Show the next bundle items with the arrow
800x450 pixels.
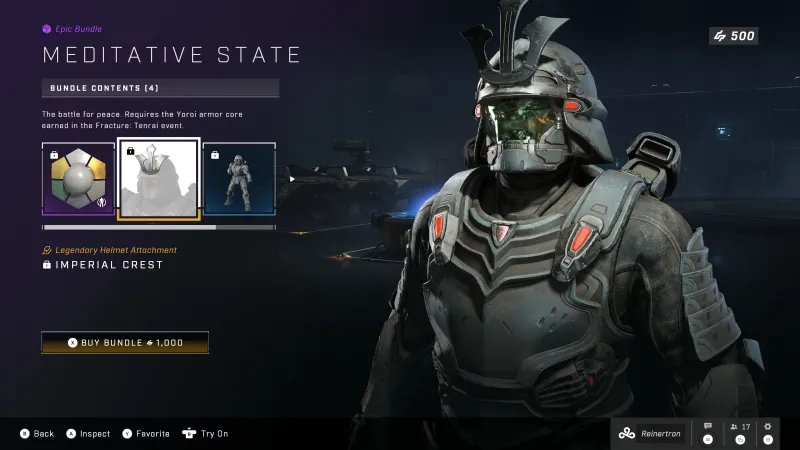pyautogui.click(x=292, y=179)
